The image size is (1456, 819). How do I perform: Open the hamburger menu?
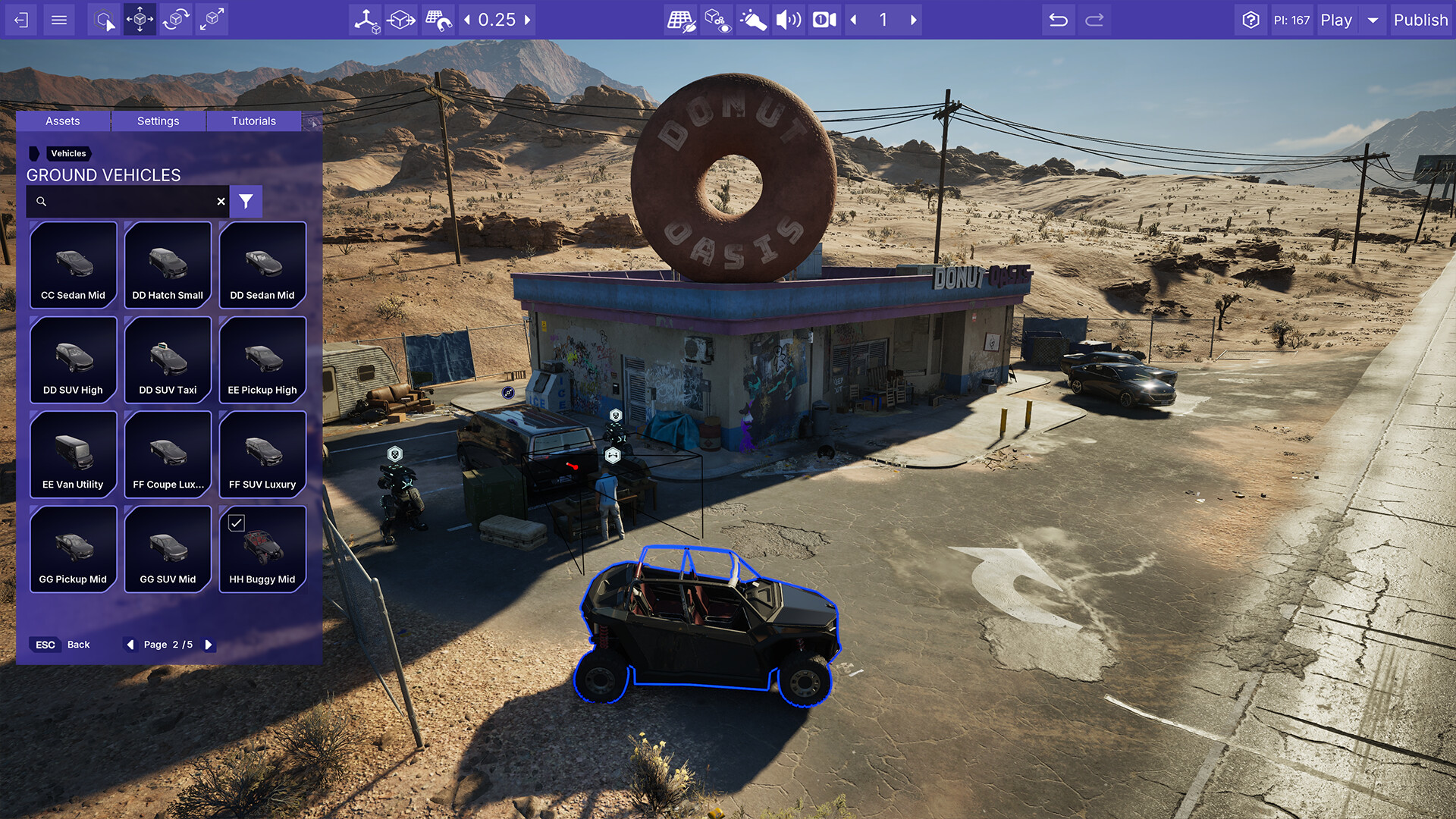click(59, 20)
